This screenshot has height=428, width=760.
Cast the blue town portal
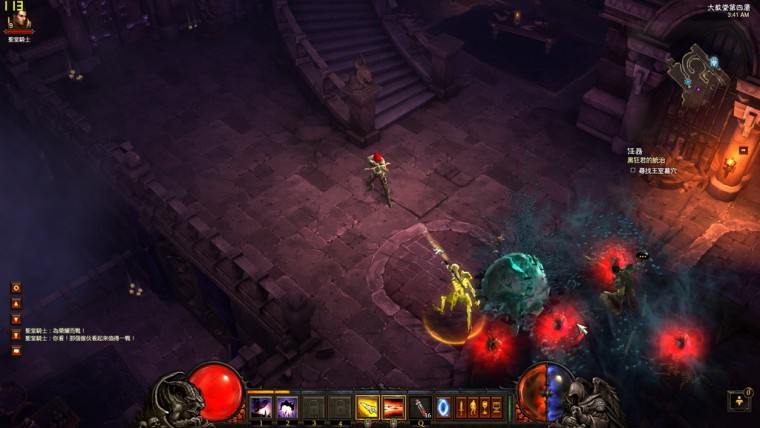coord(444,406)
